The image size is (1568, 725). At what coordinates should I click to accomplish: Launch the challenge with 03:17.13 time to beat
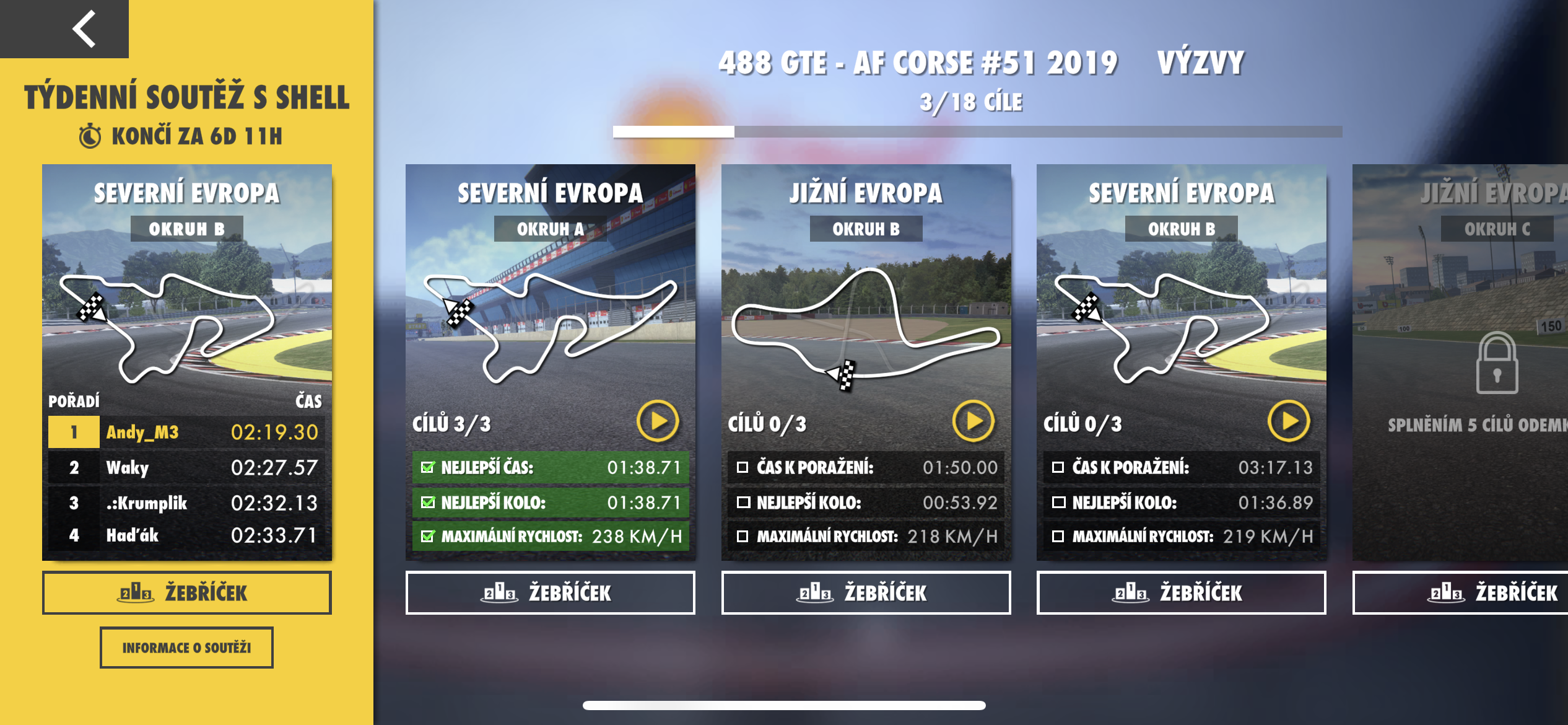pos(1289,421)
